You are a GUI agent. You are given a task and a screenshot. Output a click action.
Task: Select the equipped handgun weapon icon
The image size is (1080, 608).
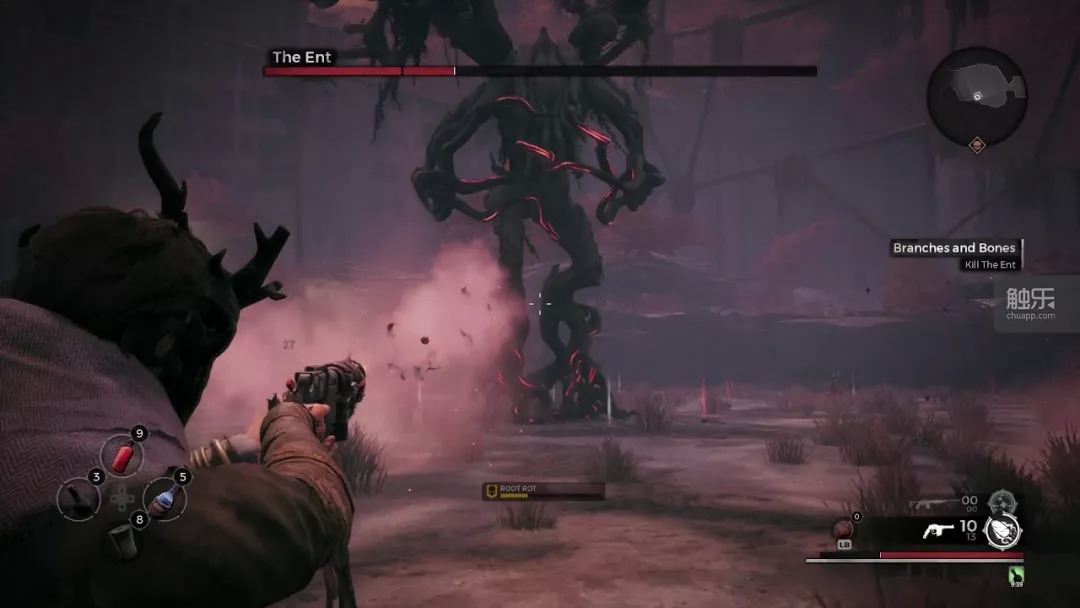pos(936,531)
